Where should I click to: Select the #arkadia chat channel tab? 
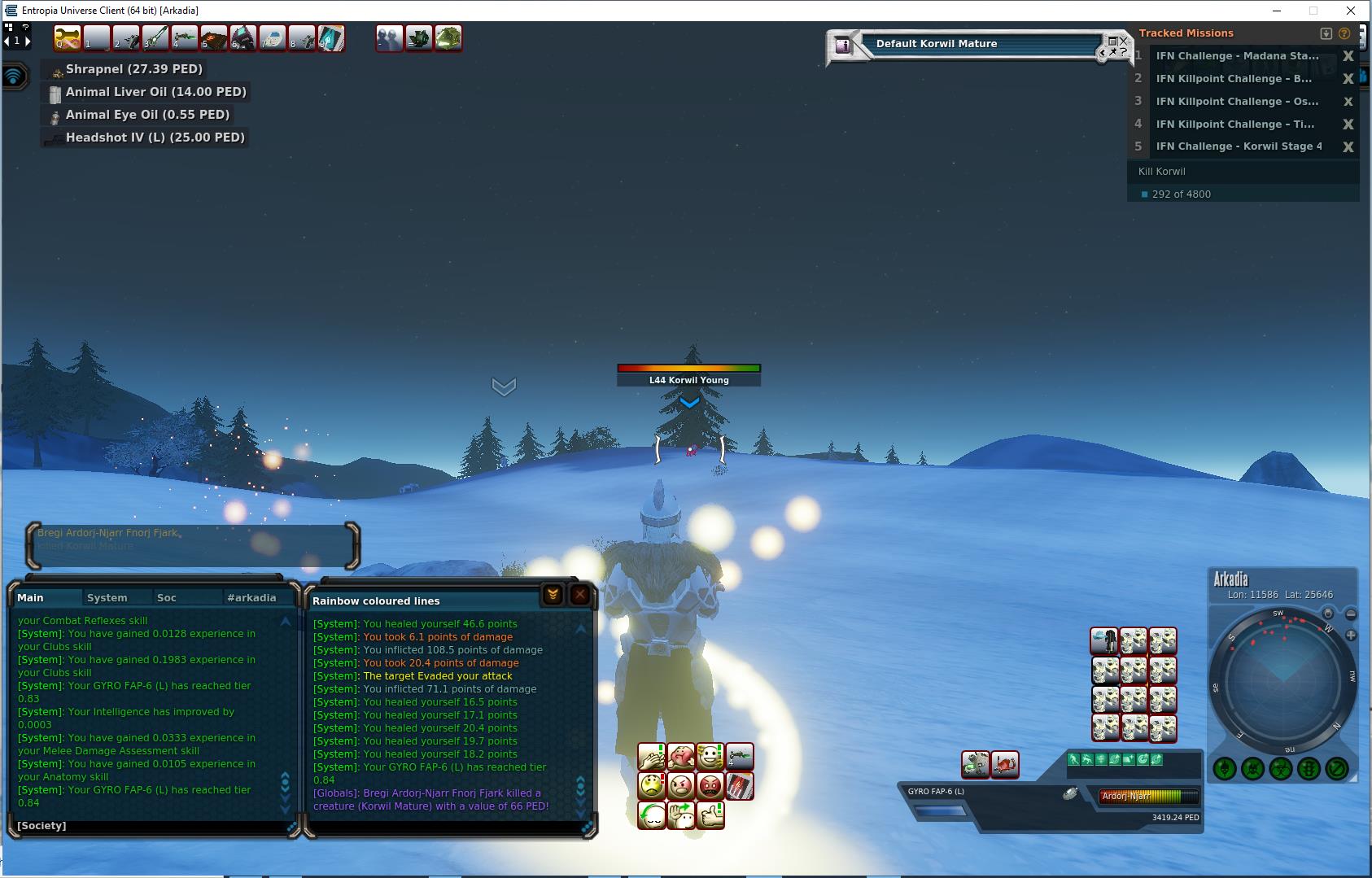pyautogui.click(x=251, y=597)
